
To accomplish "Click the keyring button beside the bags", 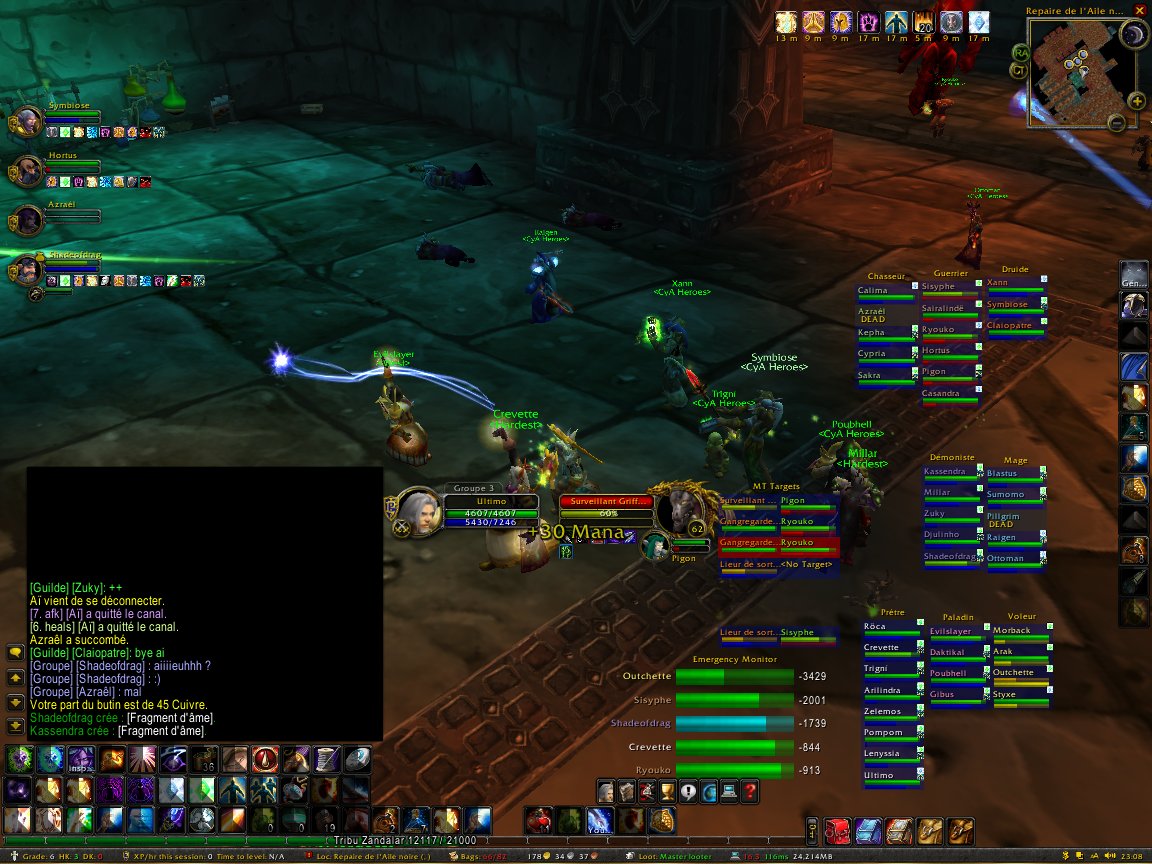I will pos(812,830).
